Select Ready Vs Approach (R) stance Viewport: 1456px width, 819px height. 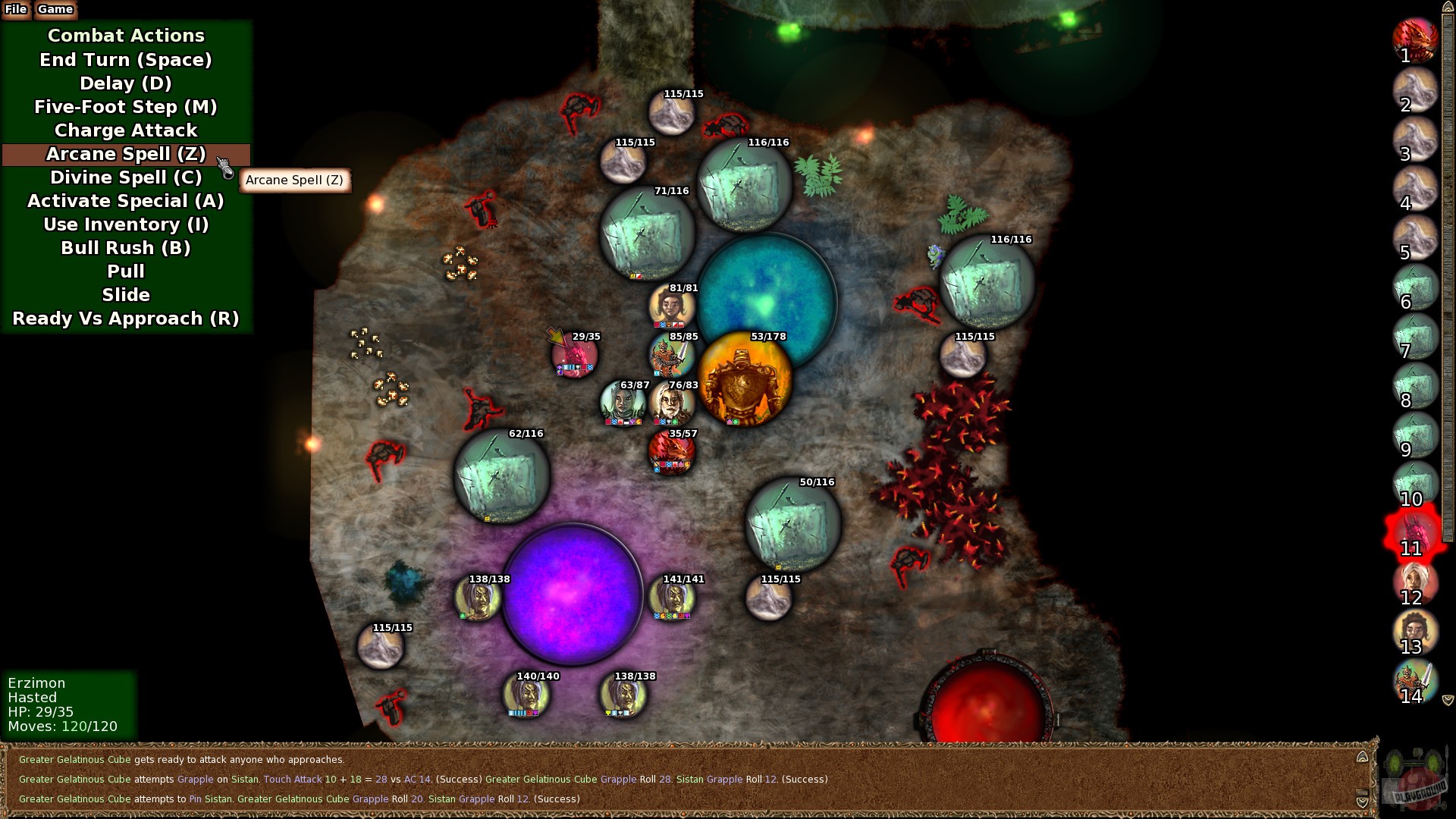[127, 318]
